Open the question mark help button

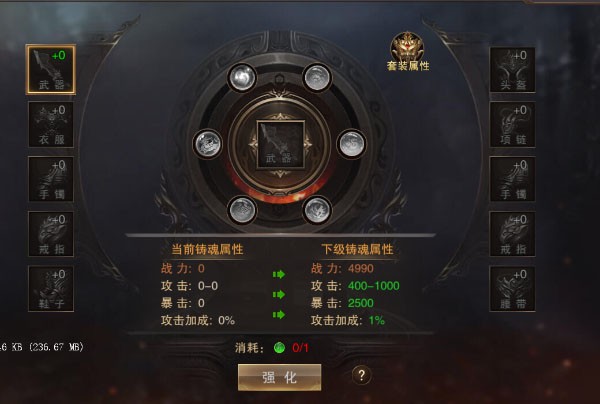[x=364, y=376]
